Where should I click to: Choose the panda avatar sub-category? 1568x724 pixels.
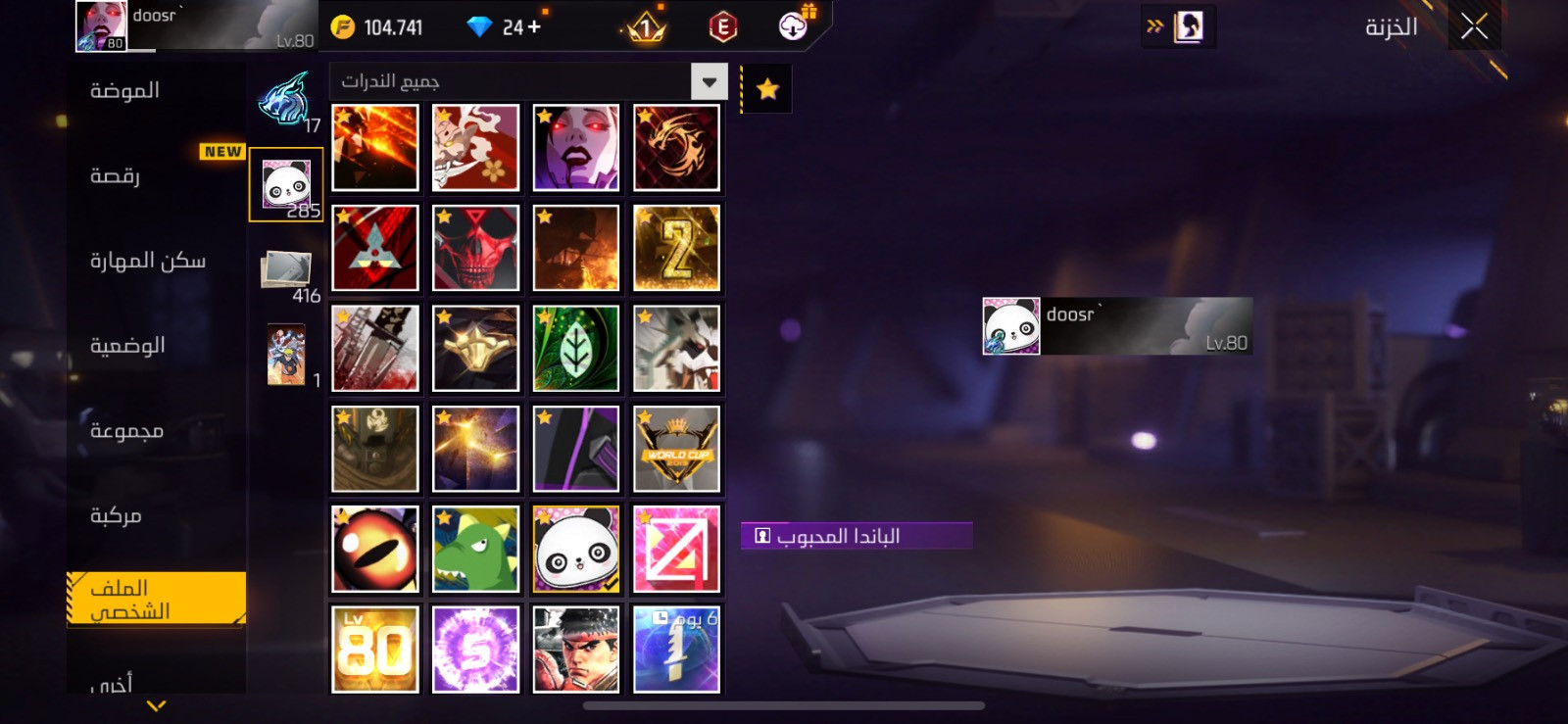[286, 184]
